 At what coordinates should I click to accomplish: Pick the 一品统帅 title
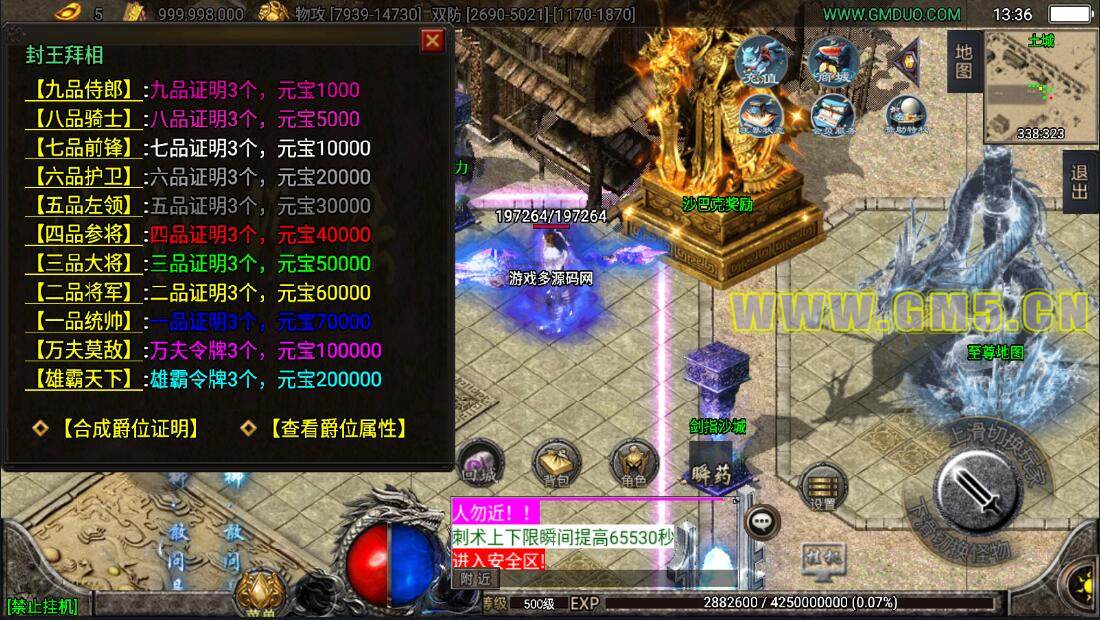pos(84,322)
